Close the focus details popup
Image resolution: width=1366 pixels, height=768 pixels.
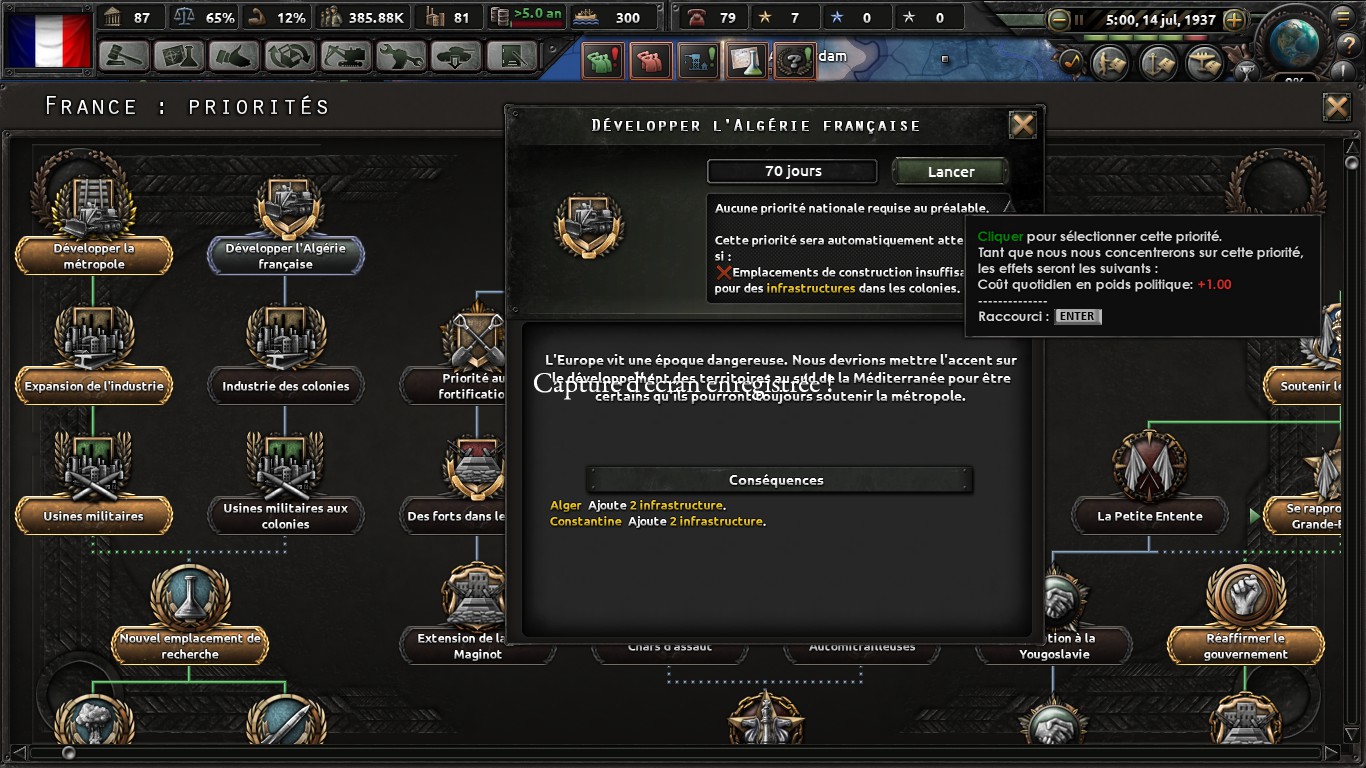coord(1022,125)
